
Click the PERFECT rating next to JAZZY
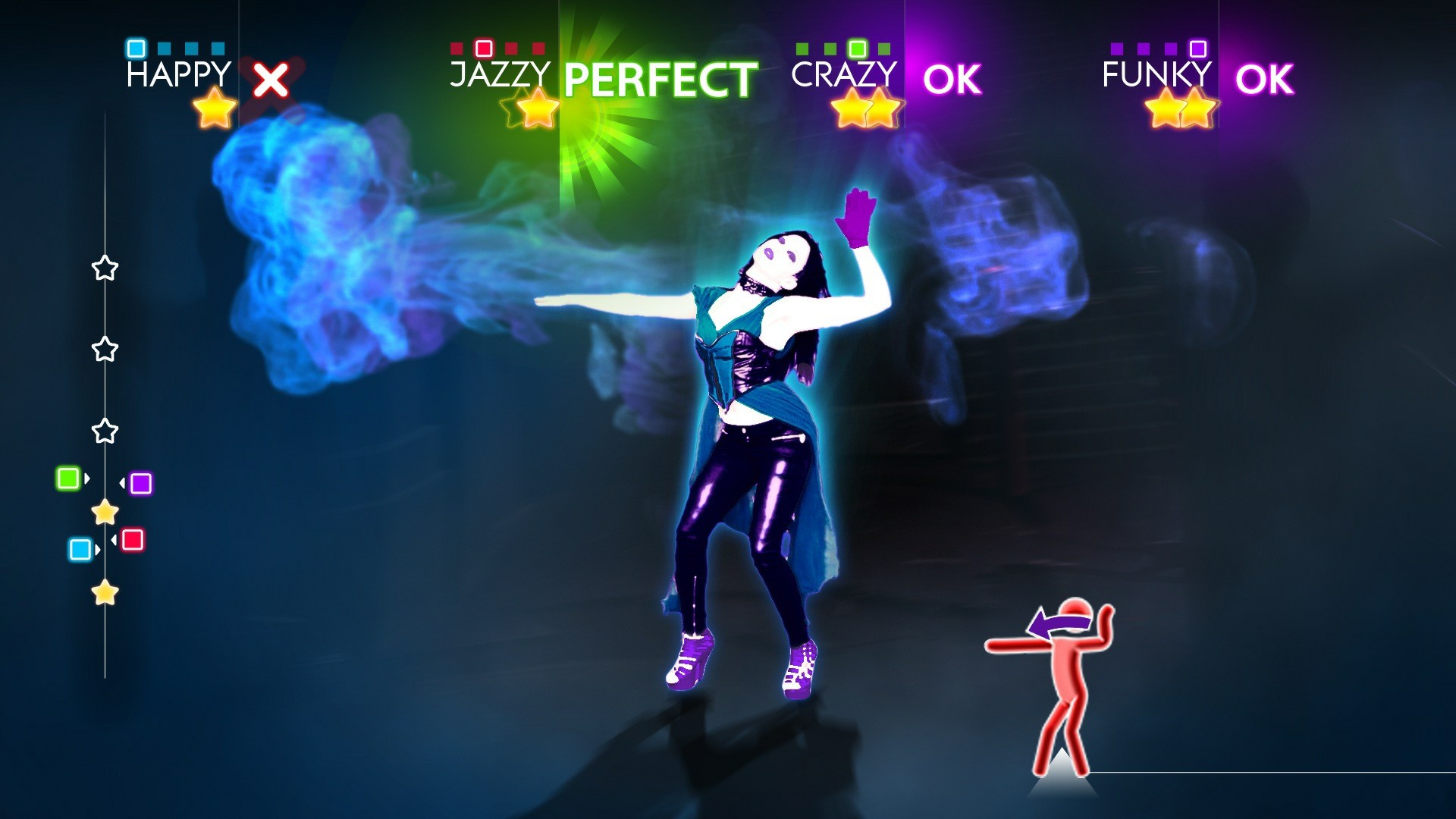[660, 76]
